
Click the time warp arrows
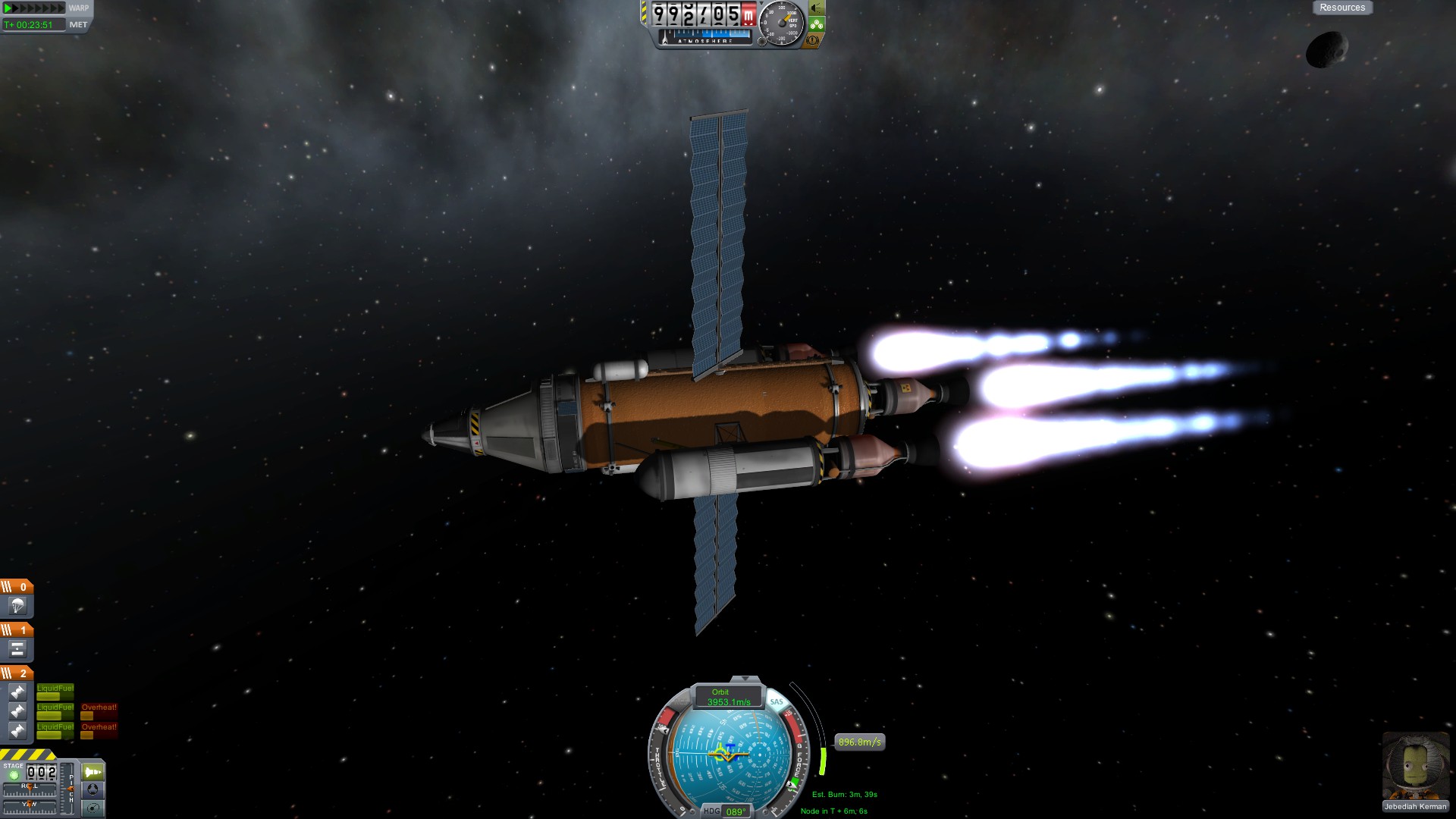[x=34, y=8]
